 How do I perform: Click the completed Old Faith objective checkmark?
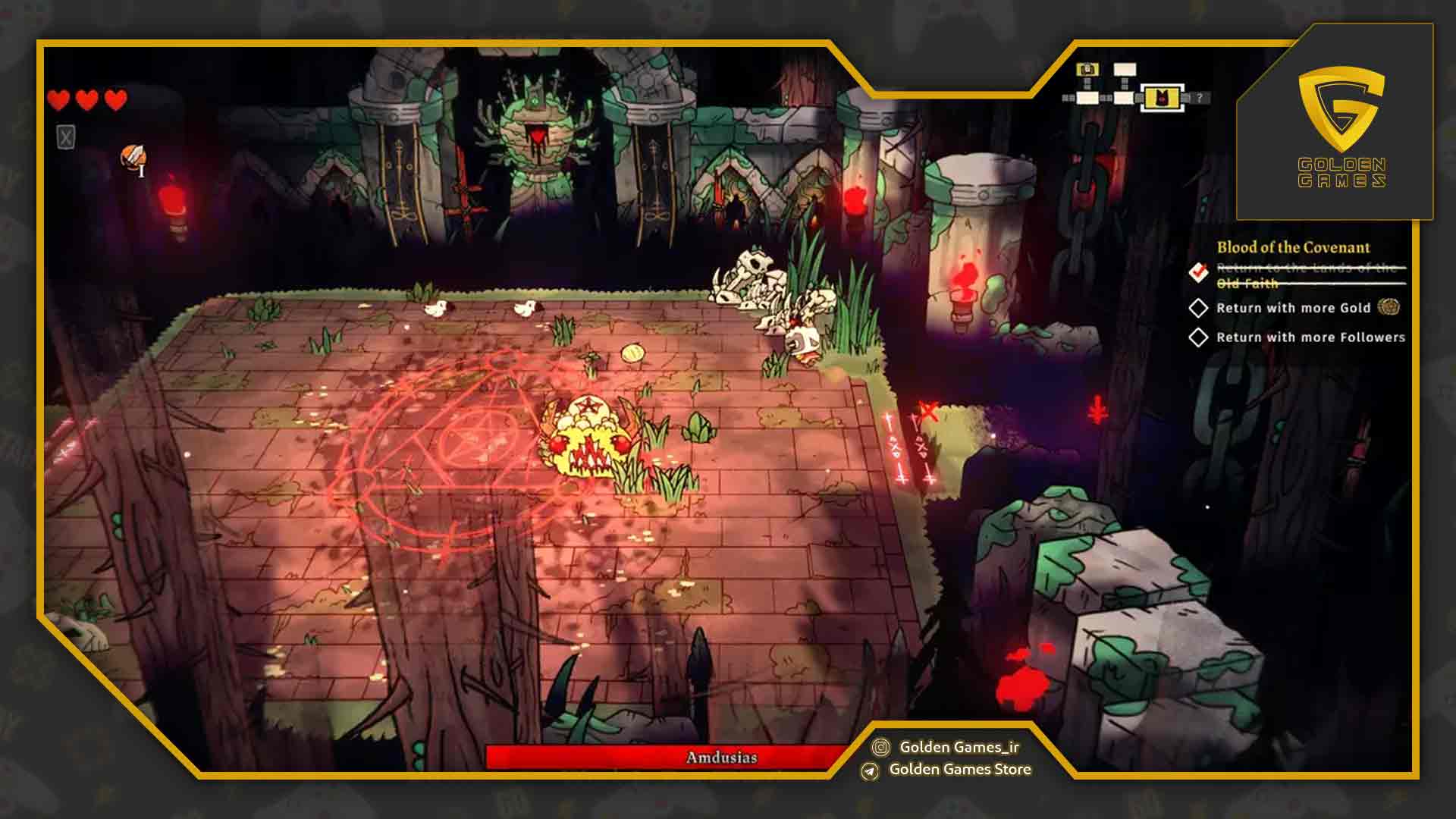(1198, 271)
